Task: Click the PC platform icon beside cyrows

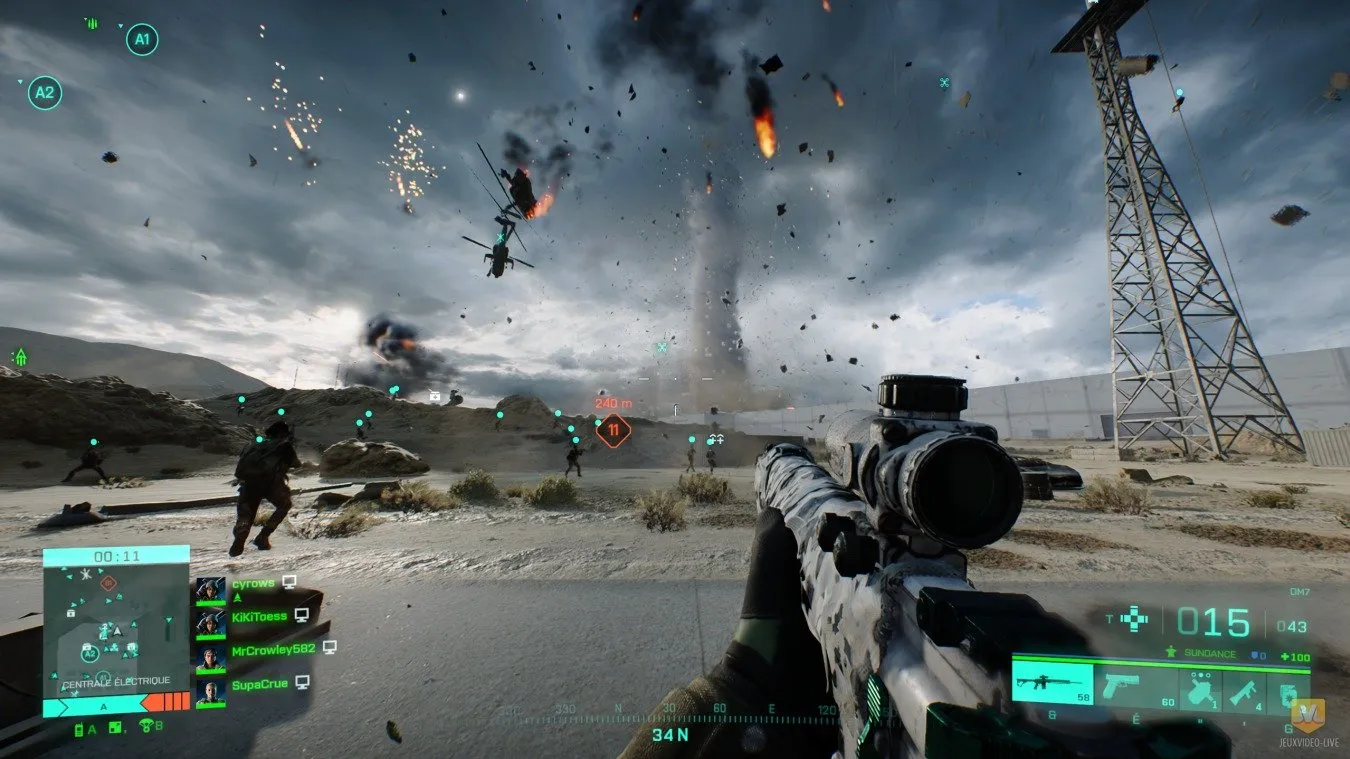Action: [288, 582]
